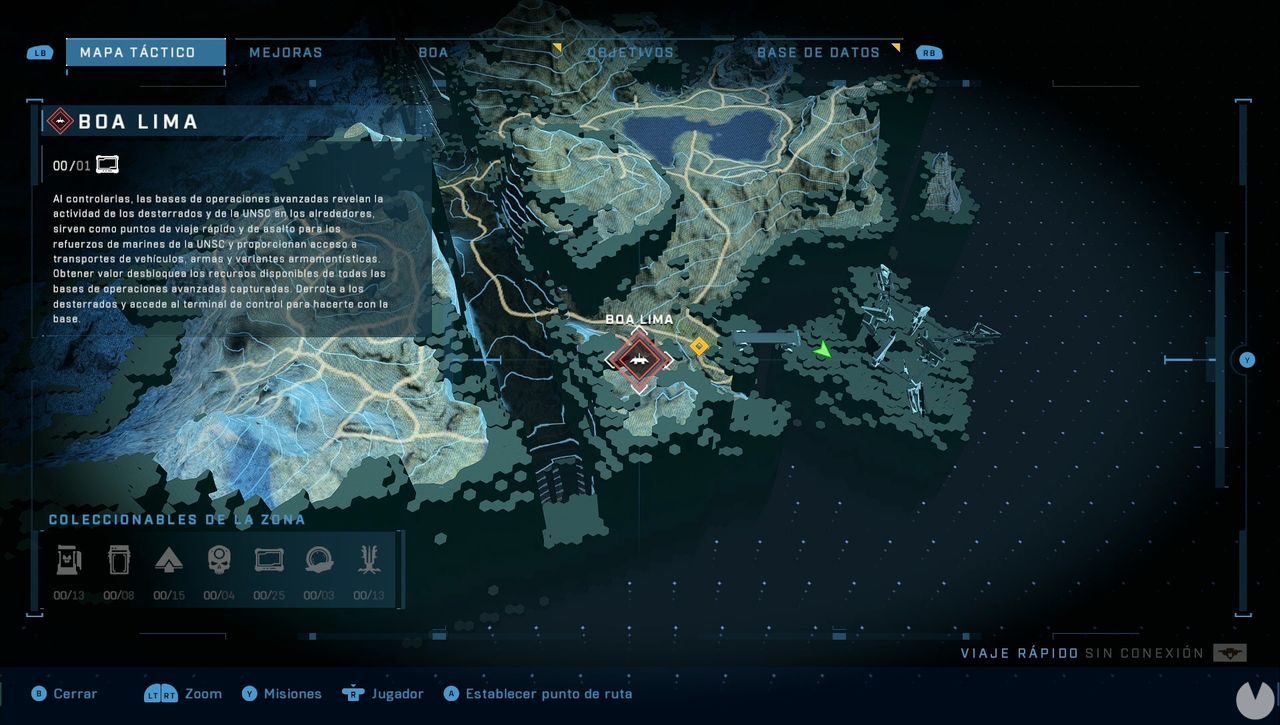Click the yellow alert triangle above OBJETIVOS
Viewport: 1280px width, 725px height.
[x=557, y=44]
